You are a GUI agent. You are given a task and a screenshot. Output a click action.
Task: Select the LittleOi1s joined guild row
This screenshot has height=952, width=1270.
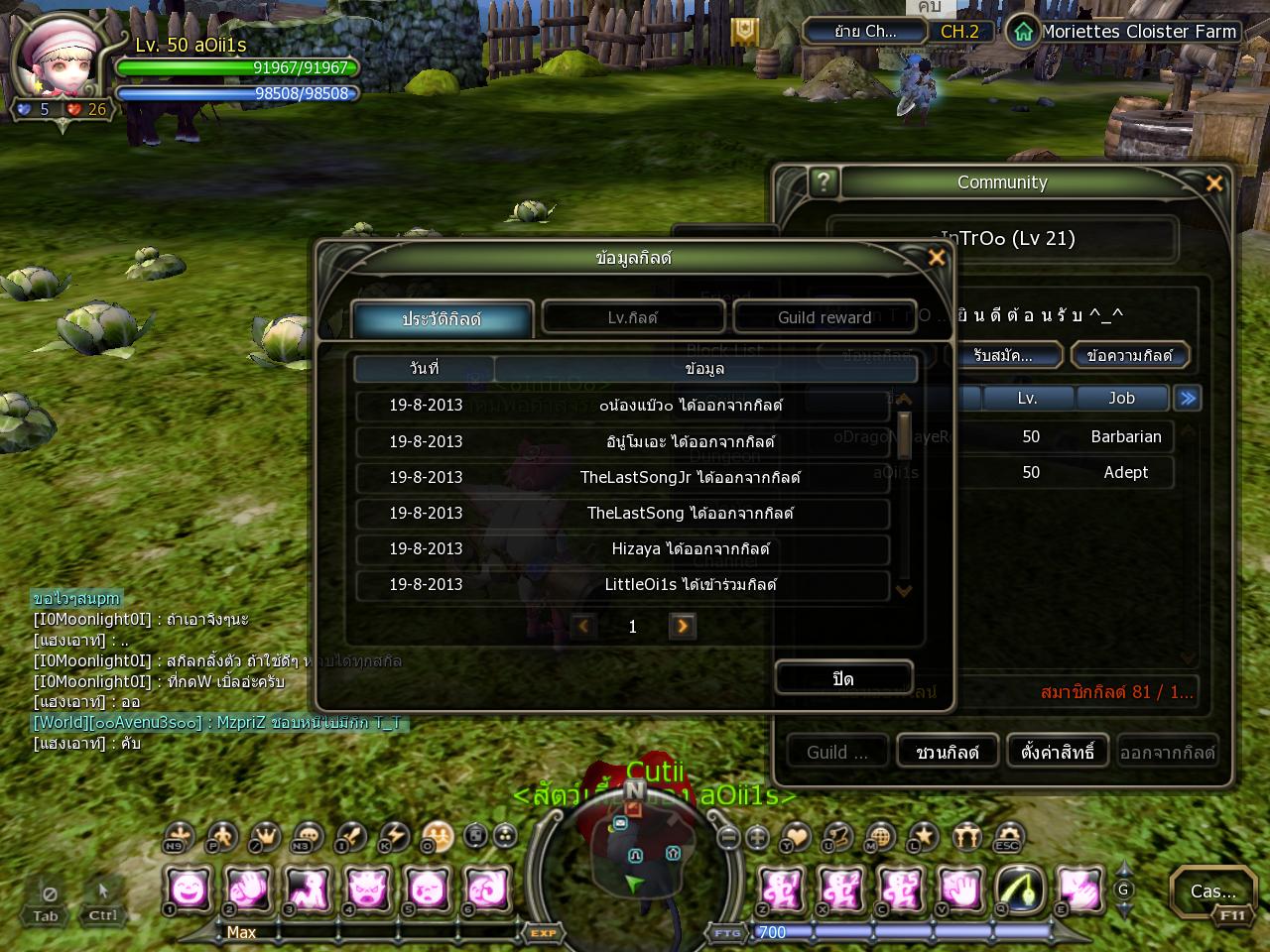click(623, 584)
